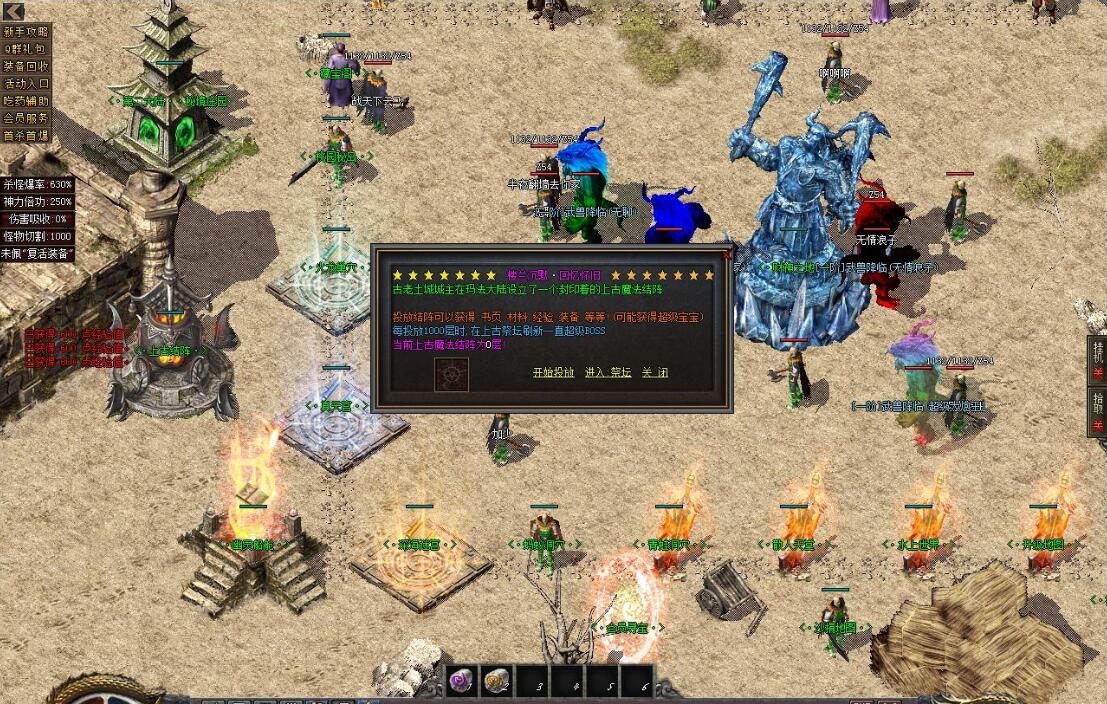Select the 活动入口 event entrance button
1107x704 pixels.
coord(26,83)
